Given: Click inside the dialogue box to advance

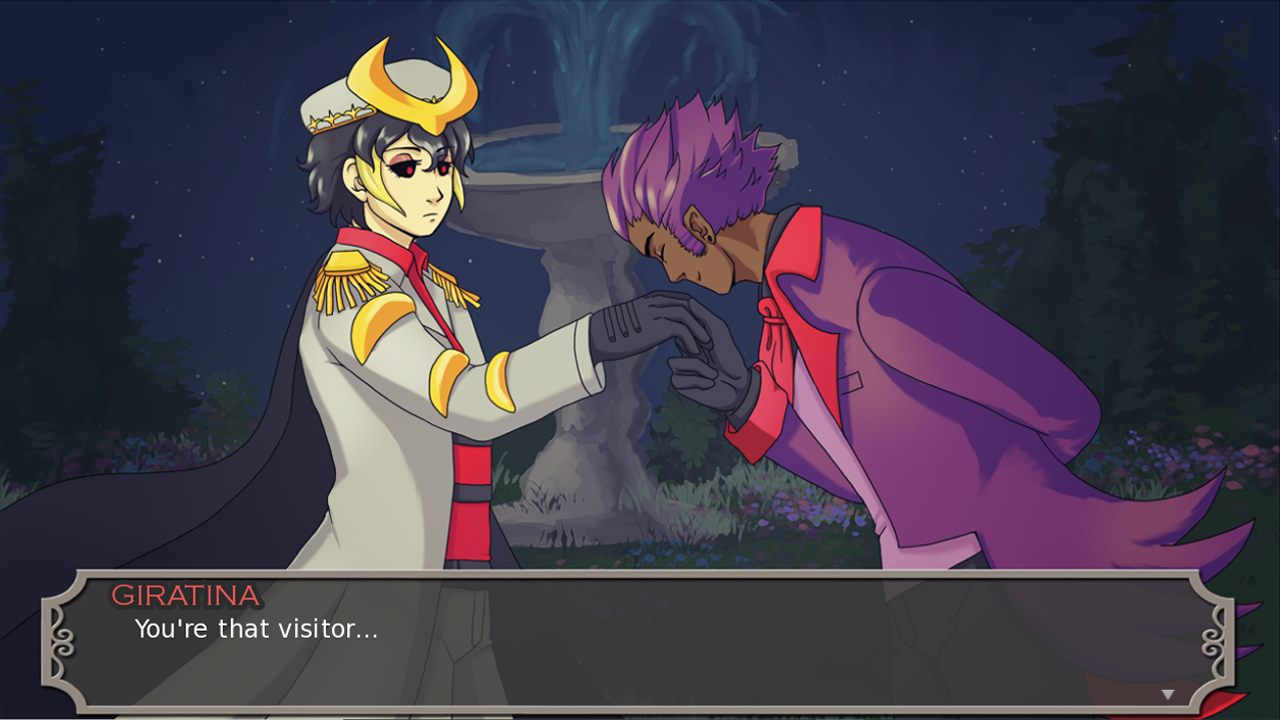Looking at the screenshot, I should point(640,650).
